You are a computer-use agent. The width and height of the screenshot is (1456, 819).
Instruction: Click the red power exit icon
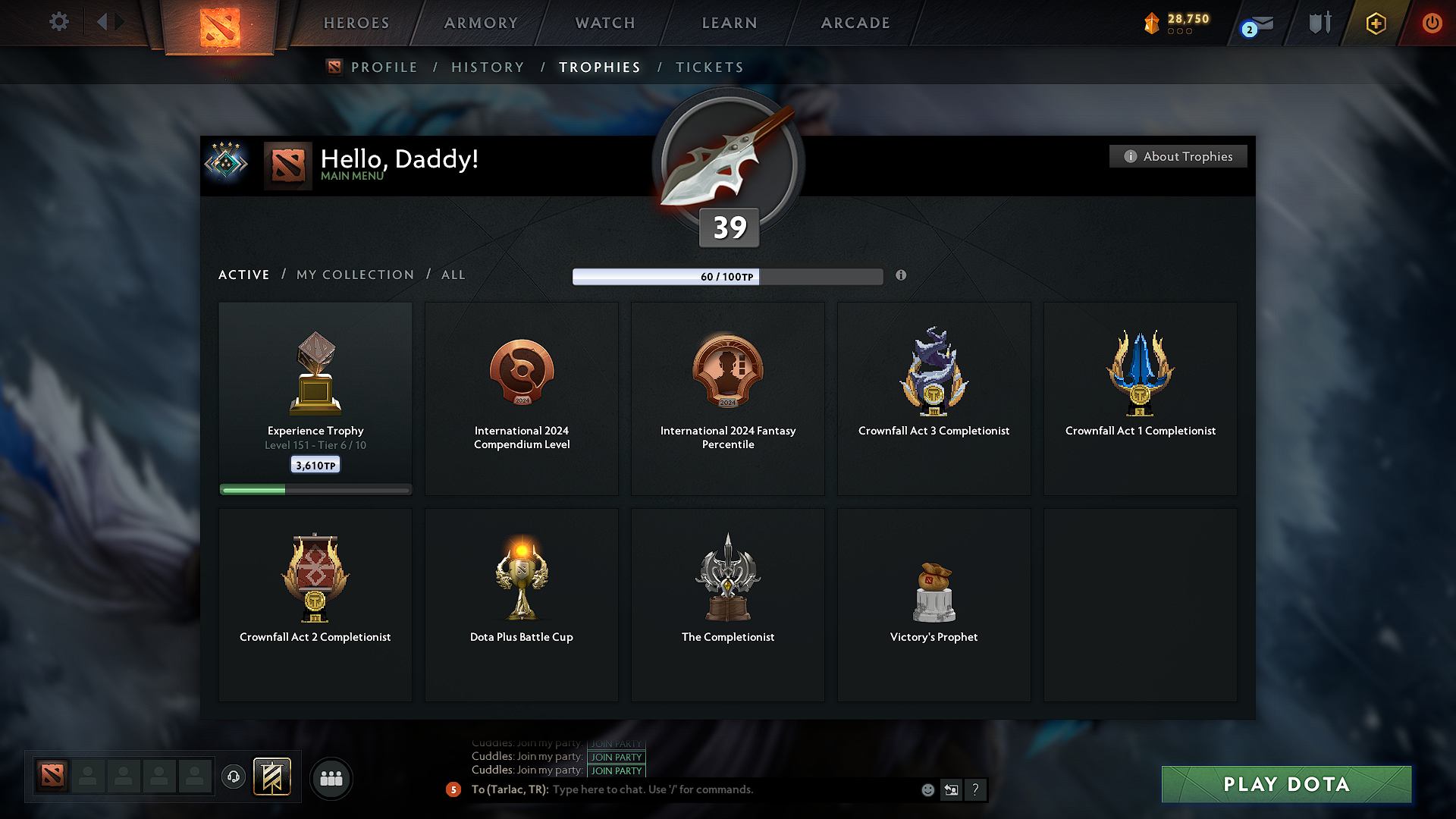point(1432,23)
